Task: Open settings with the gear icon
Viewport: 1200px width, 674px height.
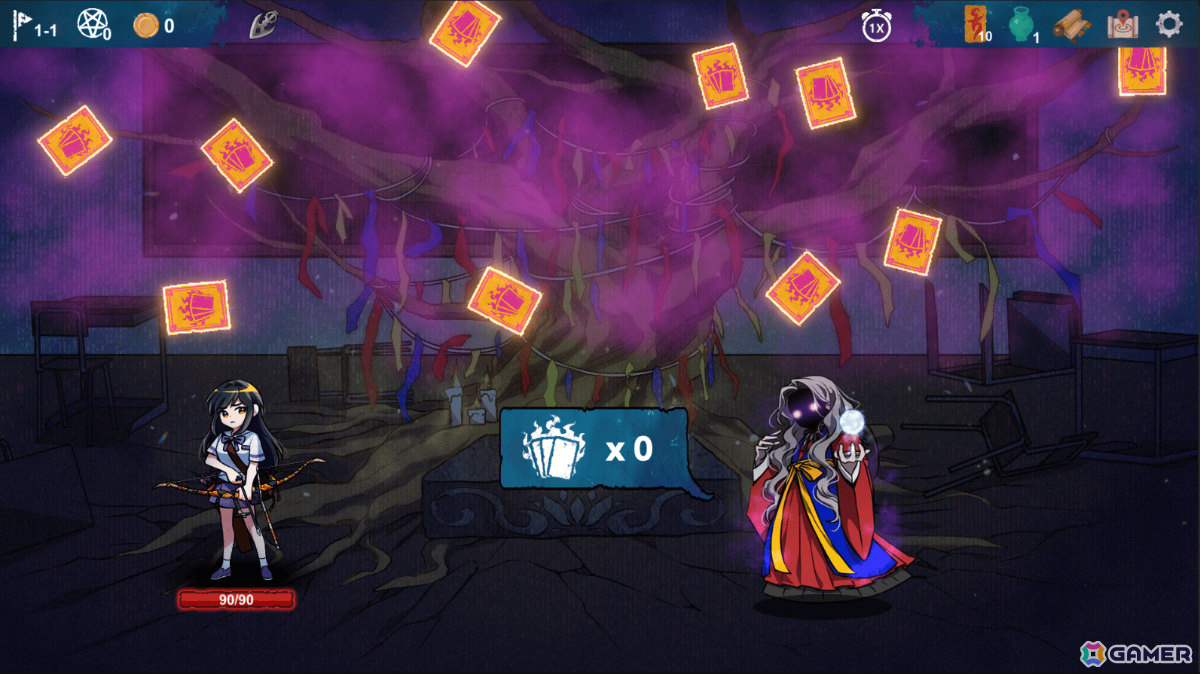Action: (x=1169, y=24)
